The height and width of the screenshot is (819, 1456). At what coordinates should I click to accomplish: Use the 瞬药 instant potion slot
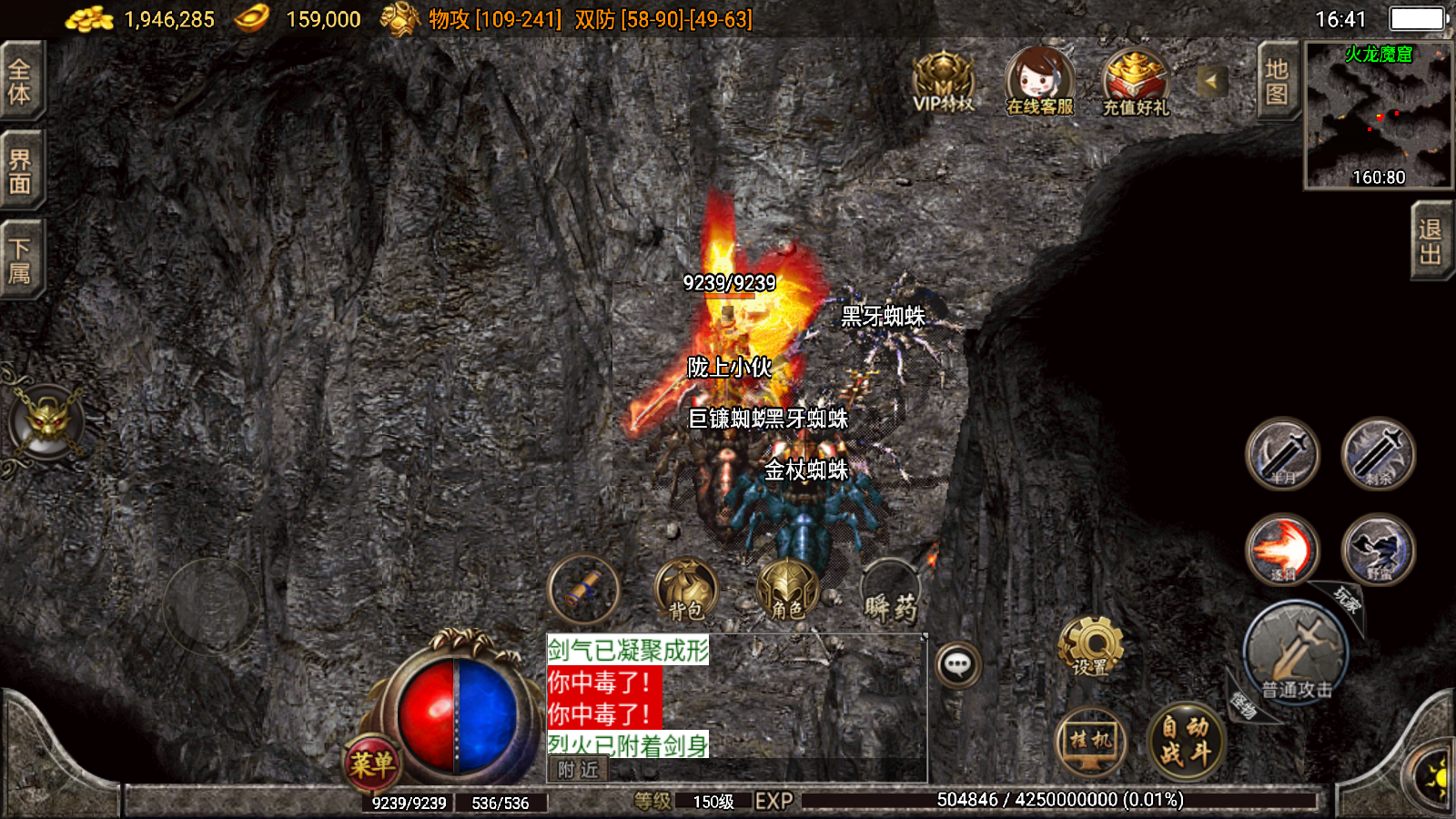(891, 593)
